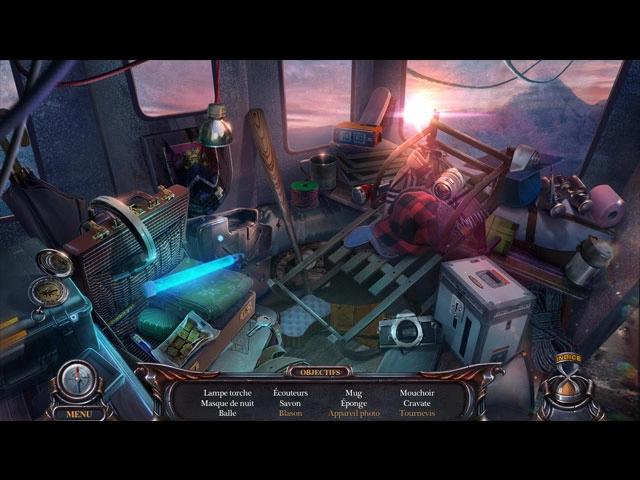Choose "Masque de nuit" list entry
640x480 pixels.
point(227,403)
